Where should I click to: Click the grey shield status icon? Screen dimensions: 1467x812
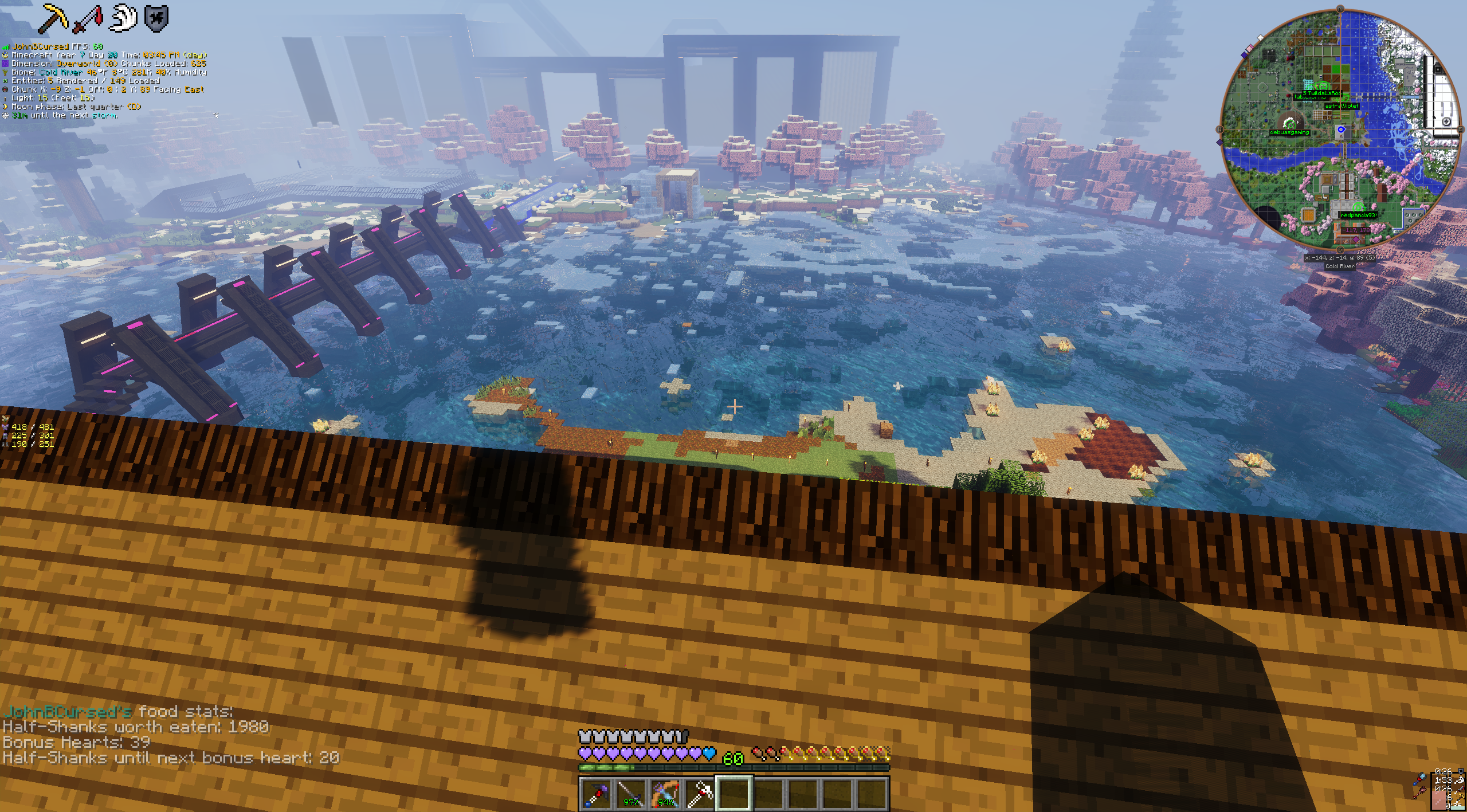point(156,18)
